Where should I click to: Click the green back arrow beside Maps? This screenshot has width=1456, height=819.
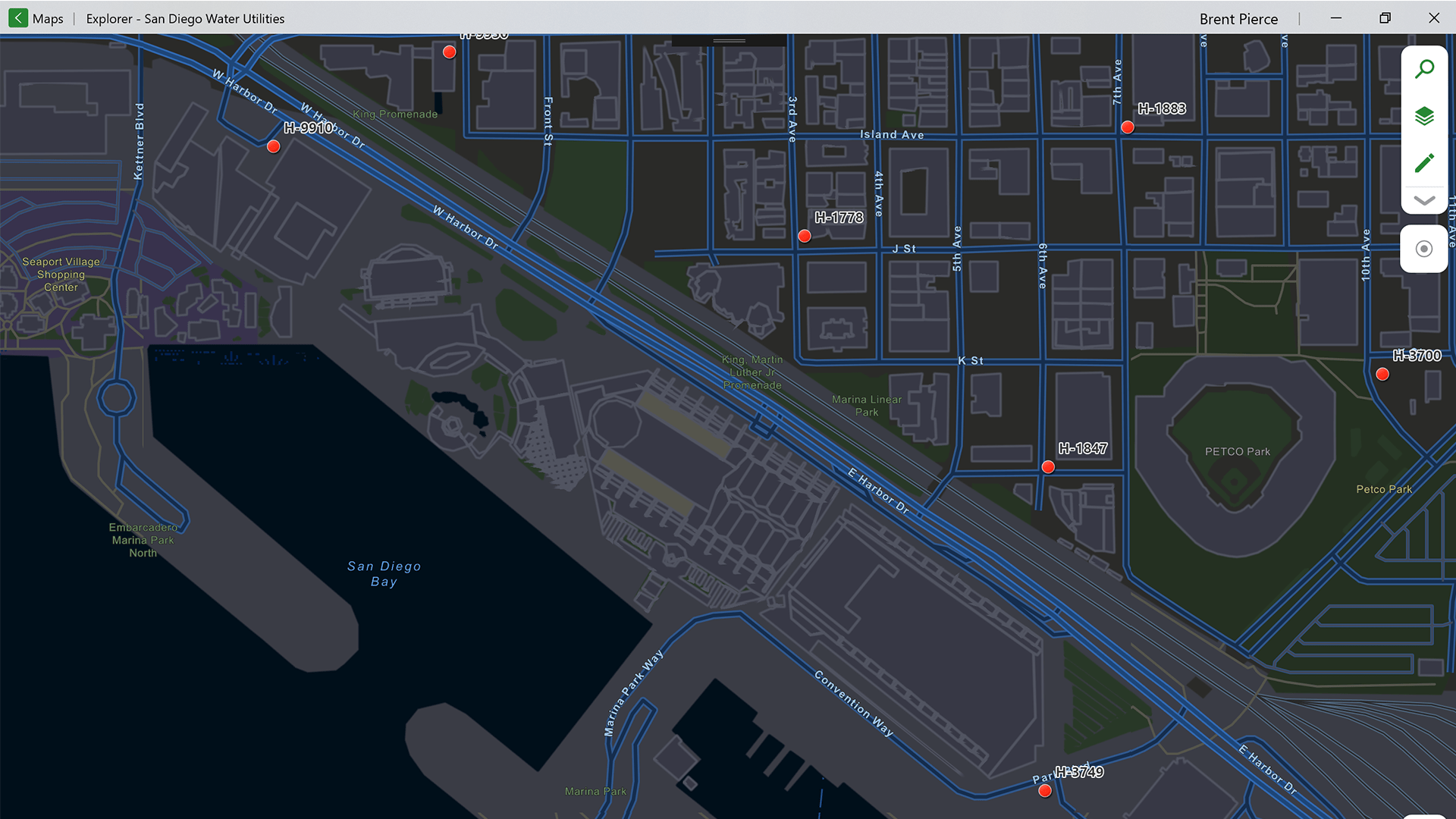pos(17,17)
